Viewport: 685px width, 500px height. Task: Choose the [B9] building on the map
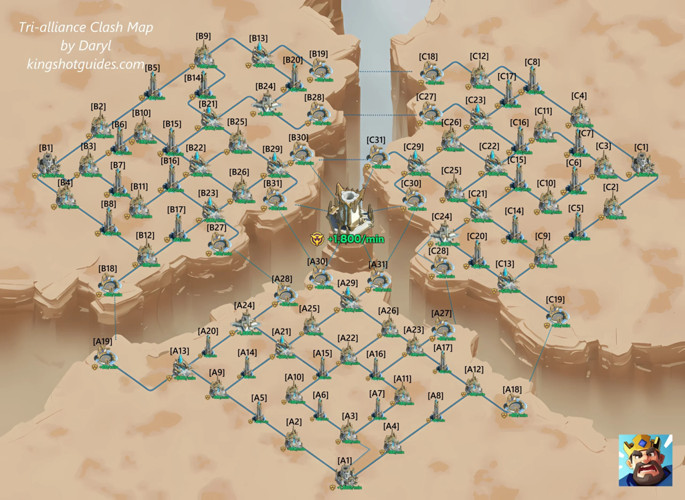[x=204, y=54]
